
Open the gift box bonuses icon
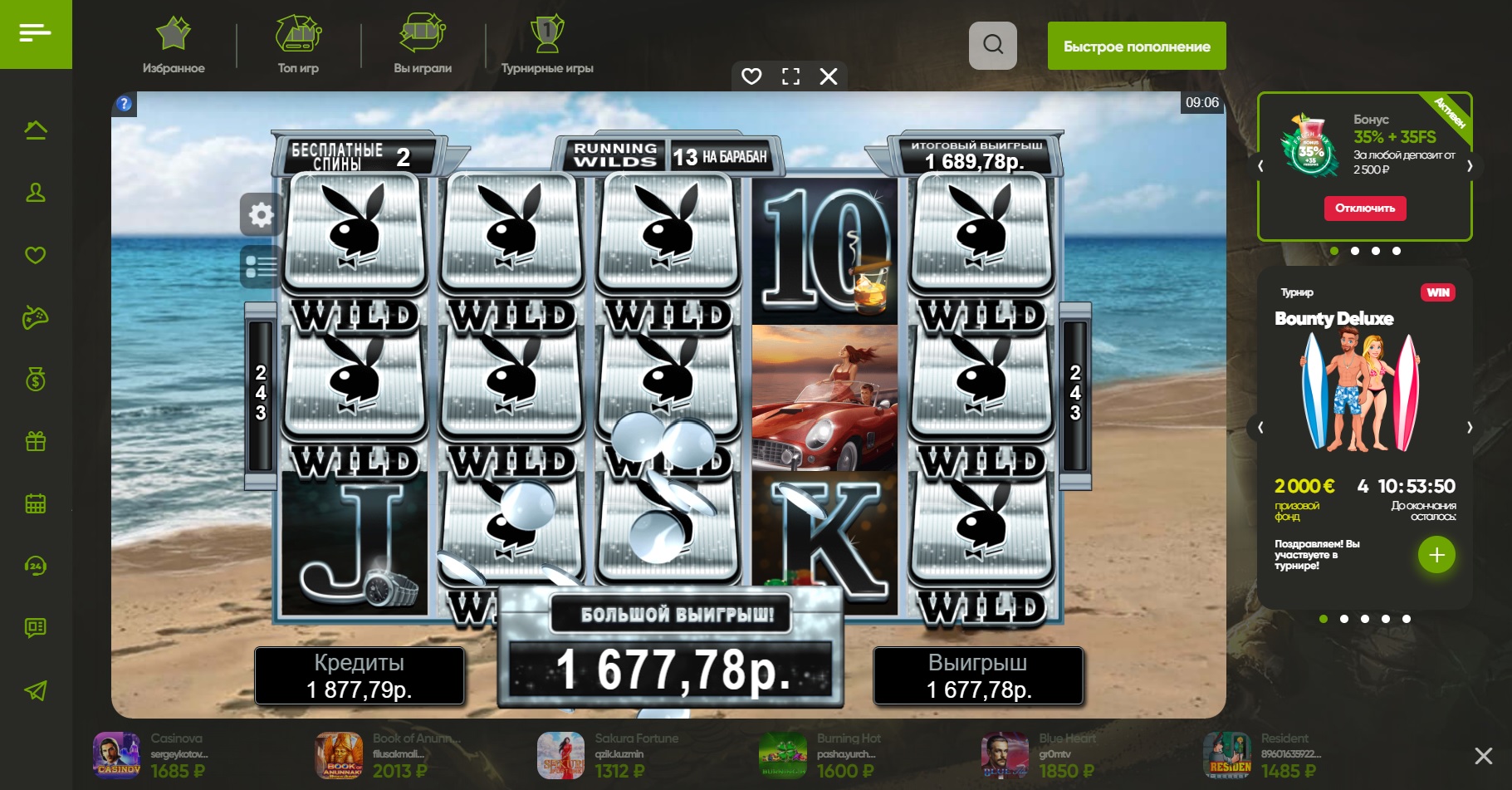(x=36, y=441)
